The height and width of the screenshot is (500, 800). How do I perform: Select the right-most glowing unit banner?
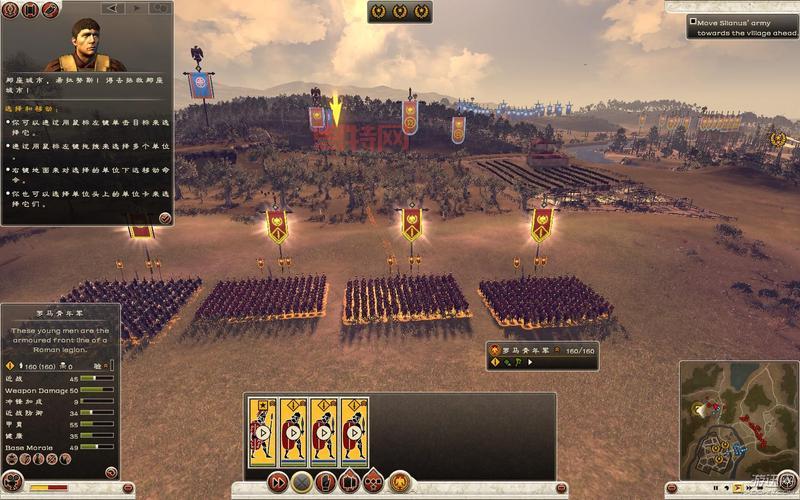coord(541,224)
